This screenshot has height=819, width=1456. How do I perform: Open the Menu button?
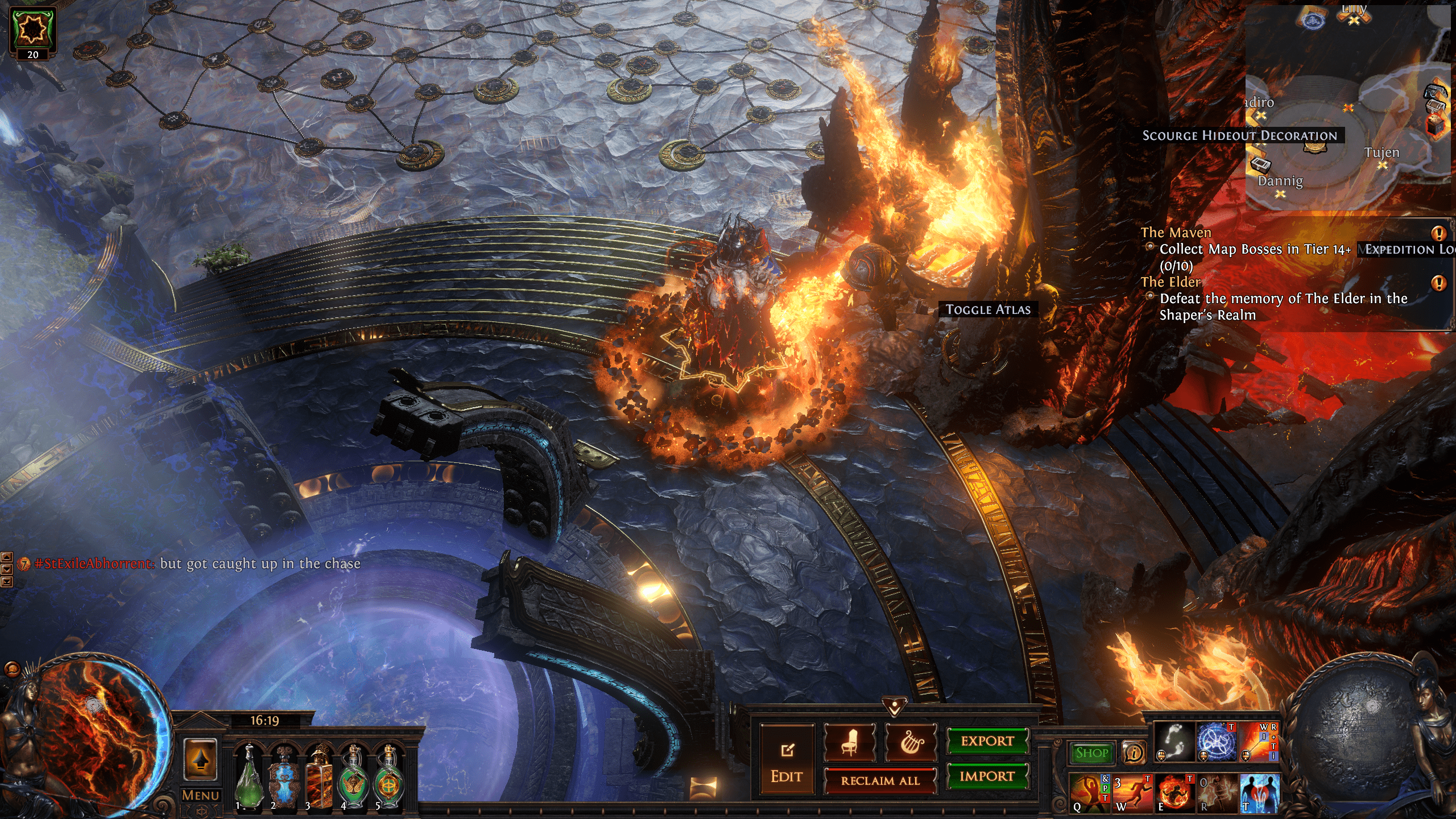[x=200, y=795]
